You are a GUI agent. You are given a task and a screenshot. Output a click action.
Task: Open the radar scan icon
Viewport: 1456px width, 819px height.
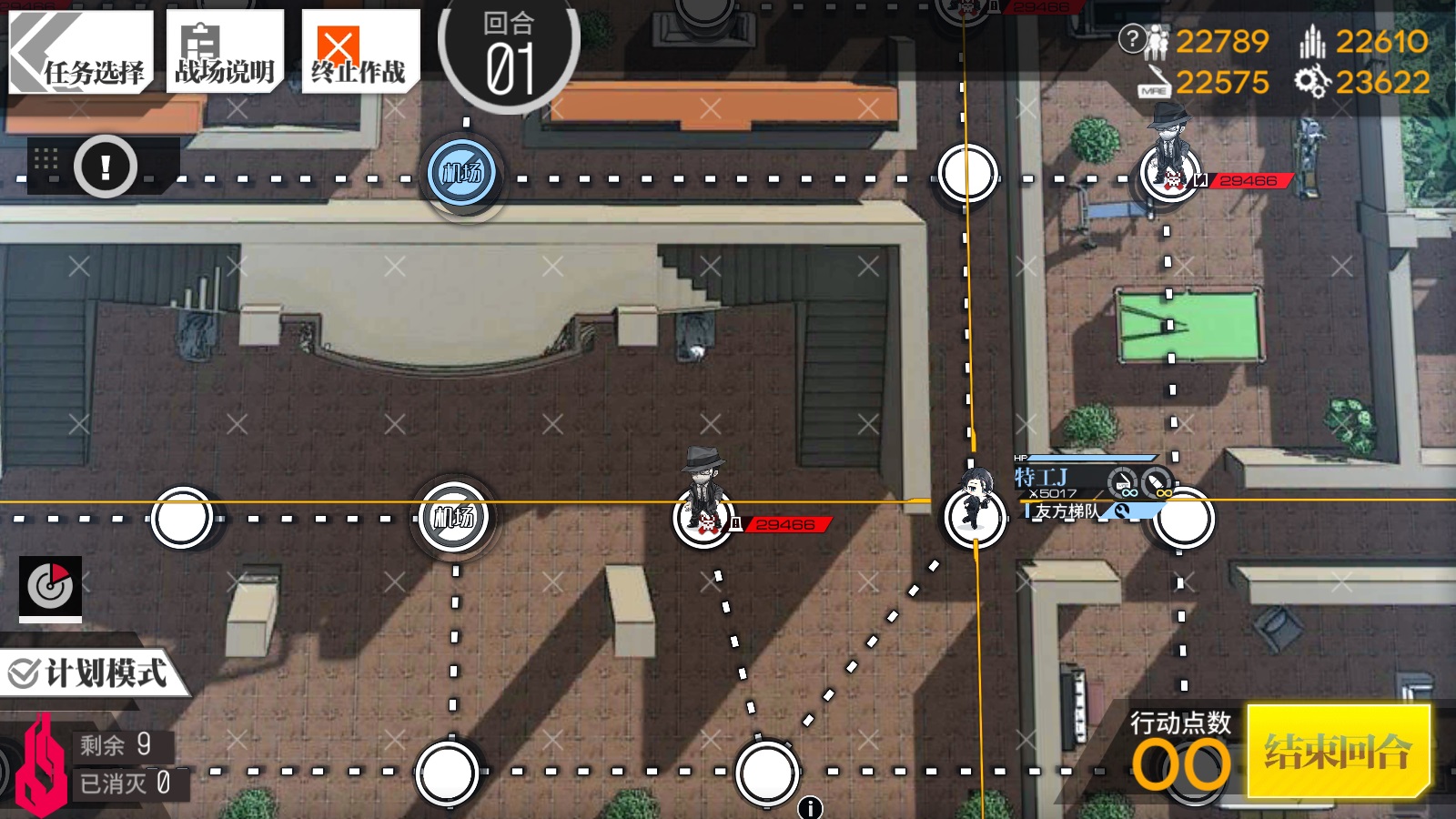(51, 585)
